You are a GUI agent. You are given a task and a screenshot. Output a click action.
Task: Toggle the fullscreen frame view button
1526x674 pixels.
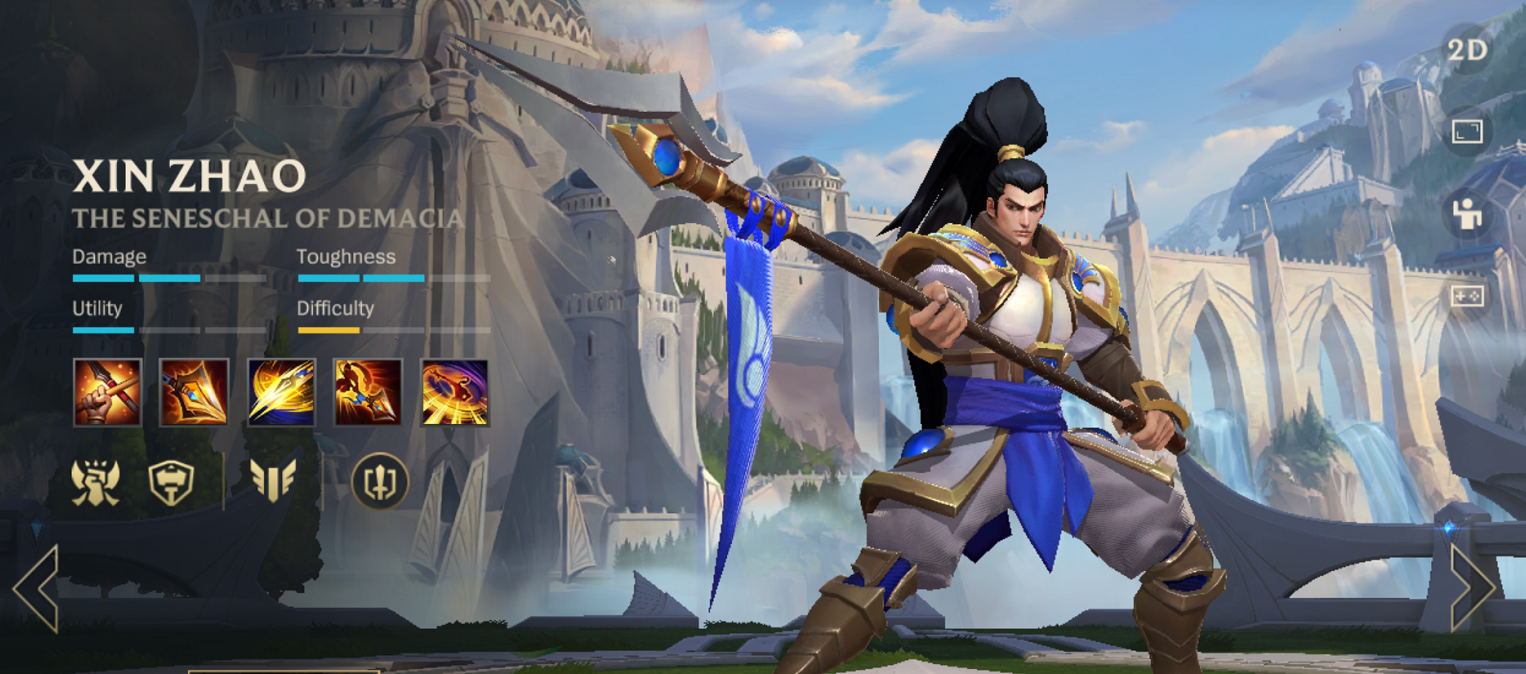1467,132
